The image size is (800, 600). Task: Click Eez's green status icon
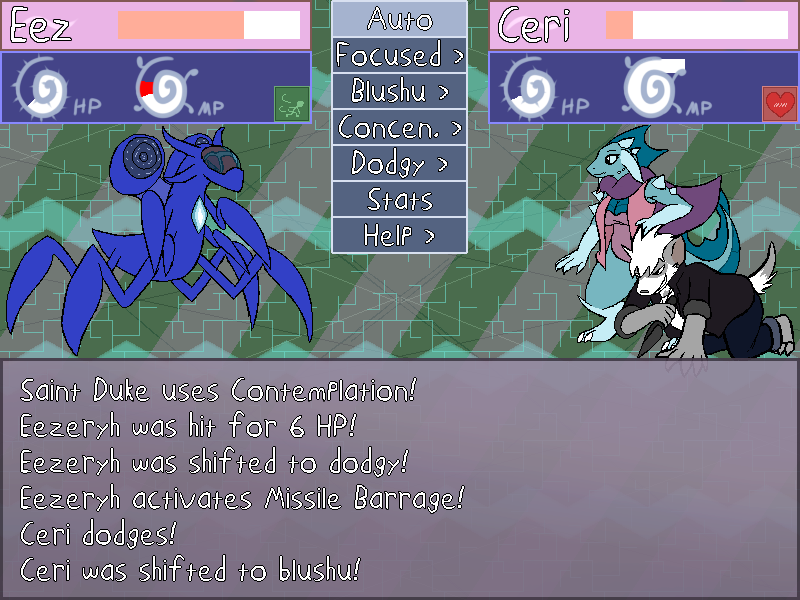point(289,102)
